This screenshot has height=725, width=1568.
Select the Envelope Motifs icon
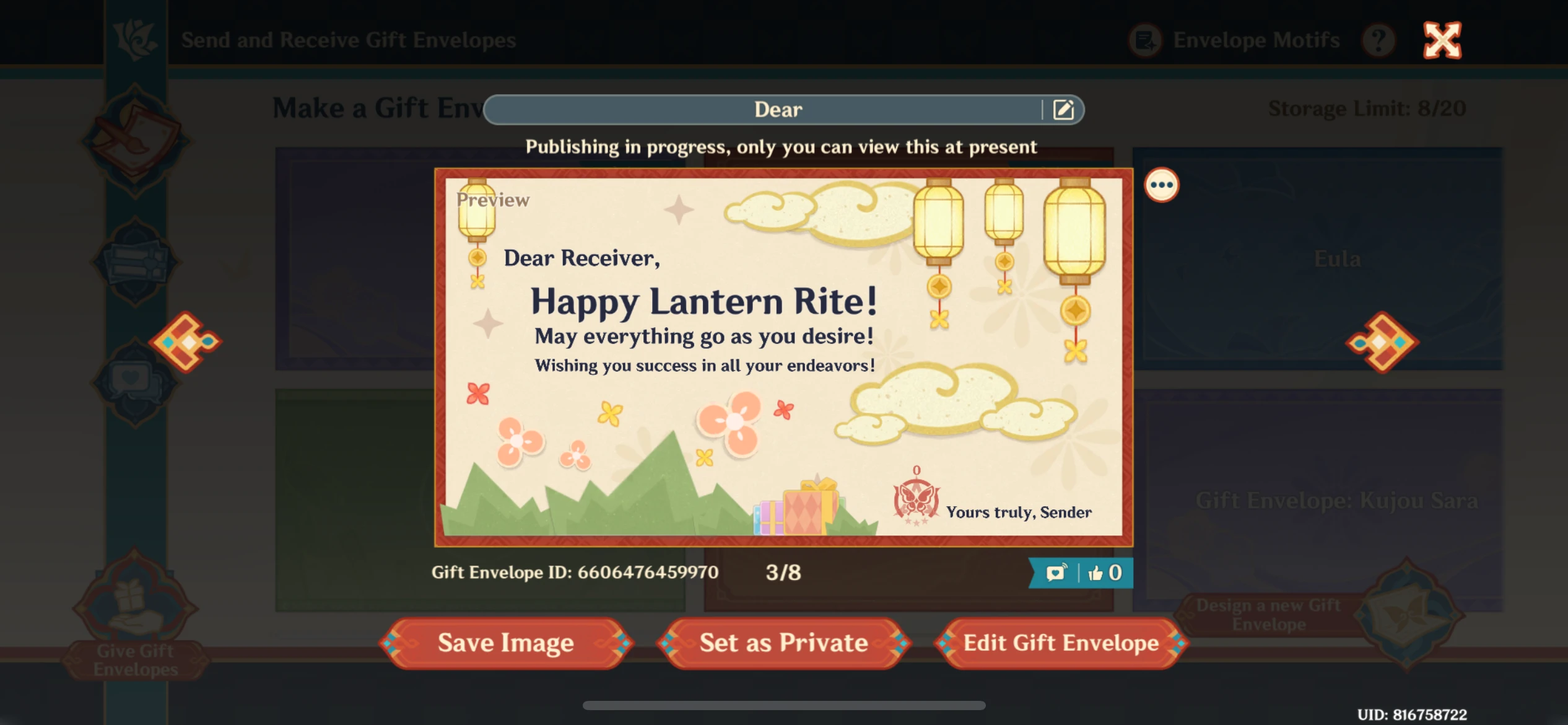1145,40
